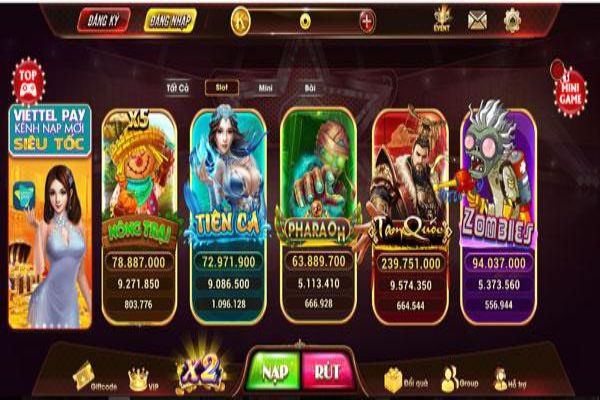Screen dimensions: 600x400
Task: Start the Zombies slot game
Action: 497,180
